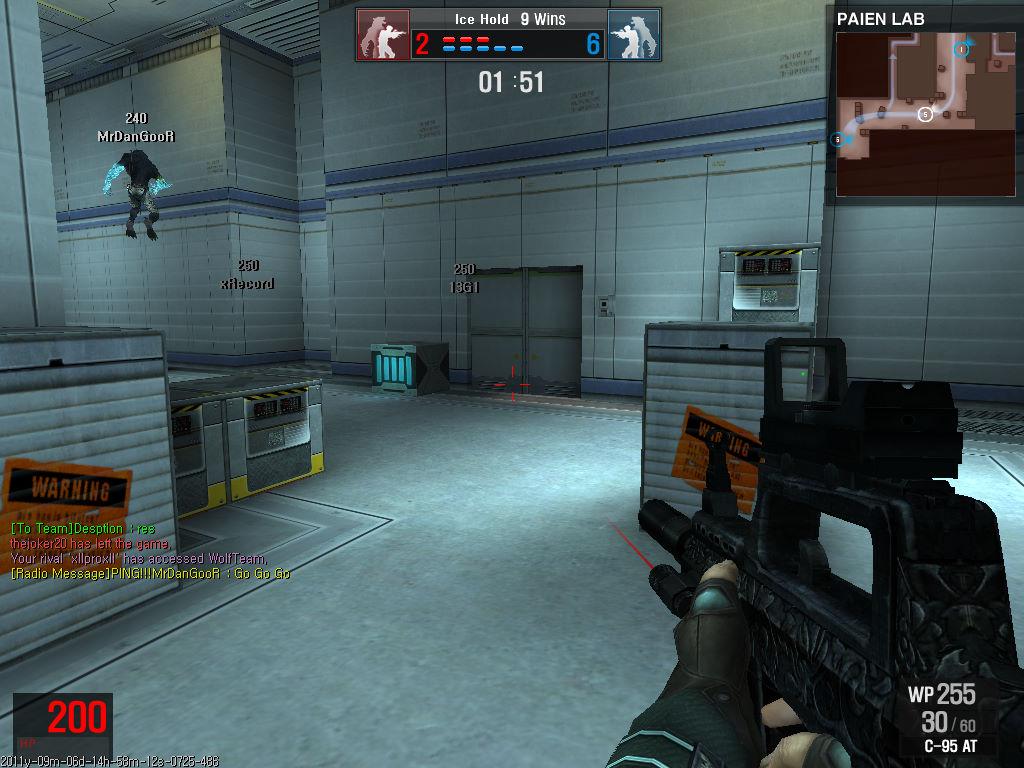Viewport: 1024px width, 768px height.
Task: Click the Paien Lab minimap
Action: click(925, 113)
